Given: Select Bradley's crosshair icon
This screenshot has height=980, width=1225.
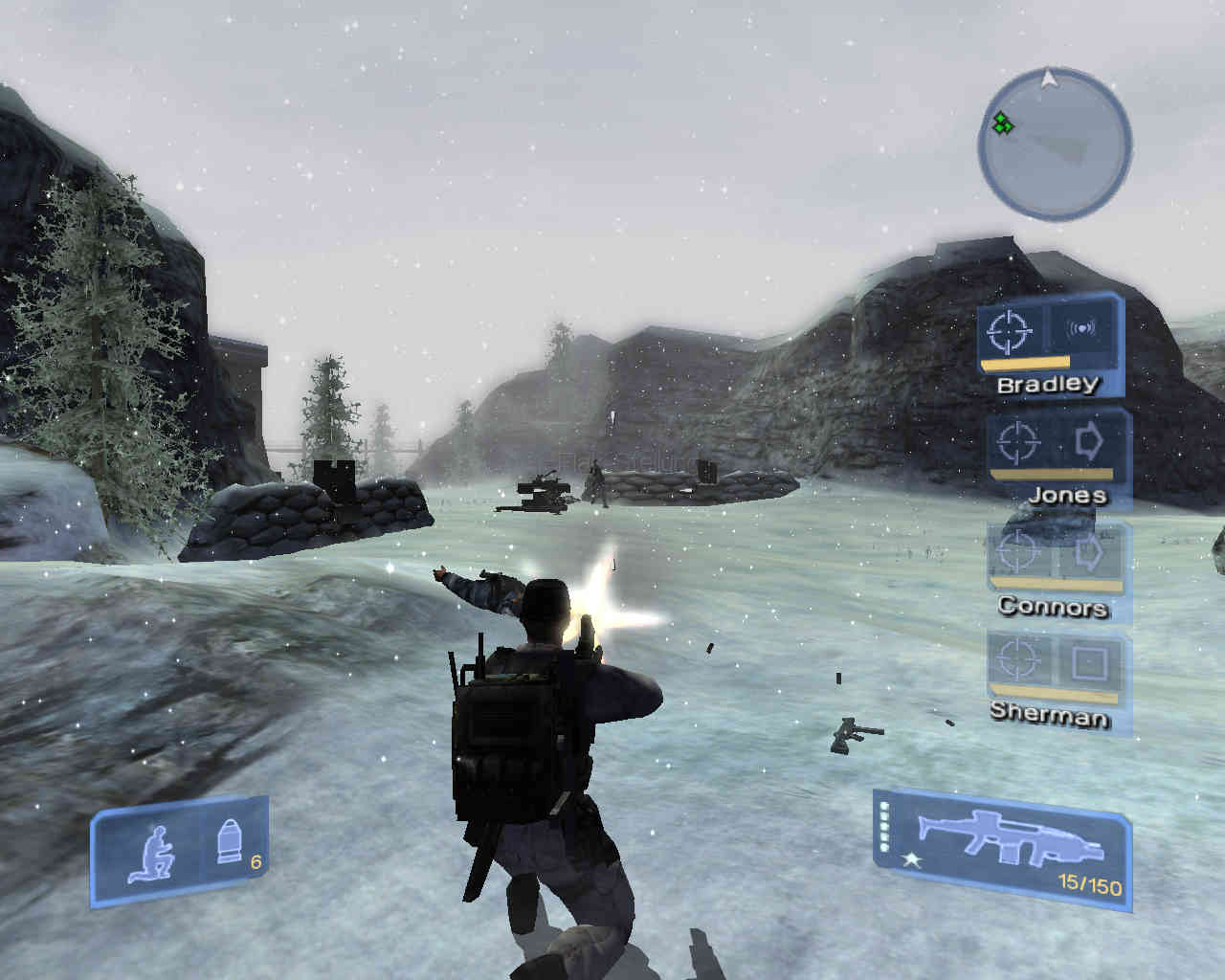Looking at the screenshot, I should pos(1011,331).
